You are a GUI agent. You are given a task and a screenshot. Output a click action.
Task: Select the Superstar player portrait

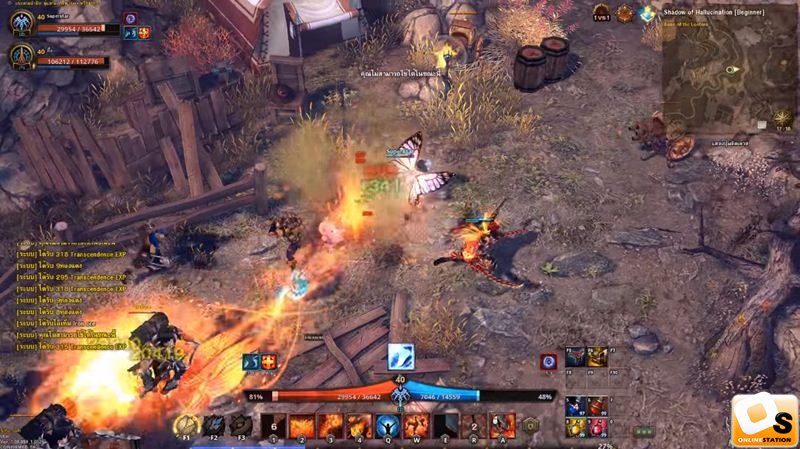pyautogui.click(x=22, y=23)
